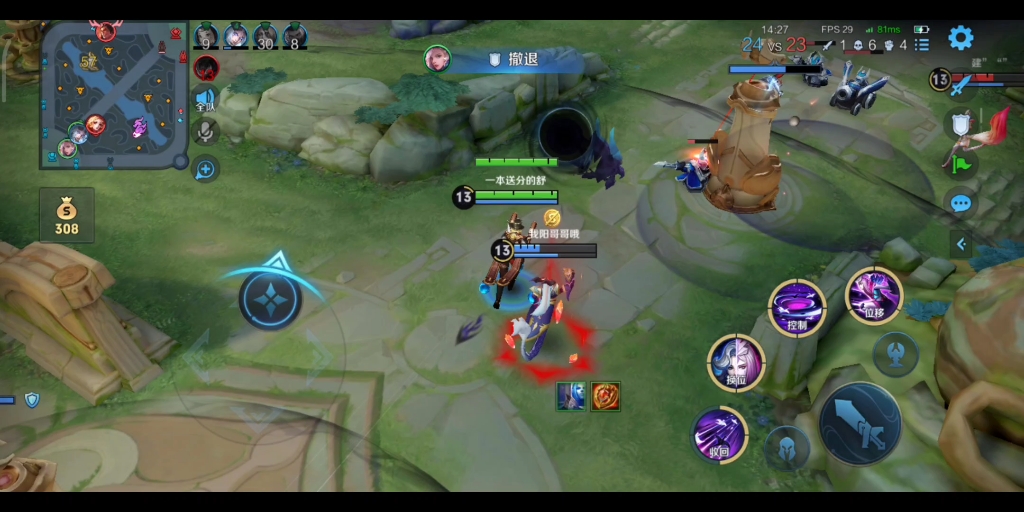Tap the helmet target-hero button
The image size is (1024, 512).
click(787, 447)
